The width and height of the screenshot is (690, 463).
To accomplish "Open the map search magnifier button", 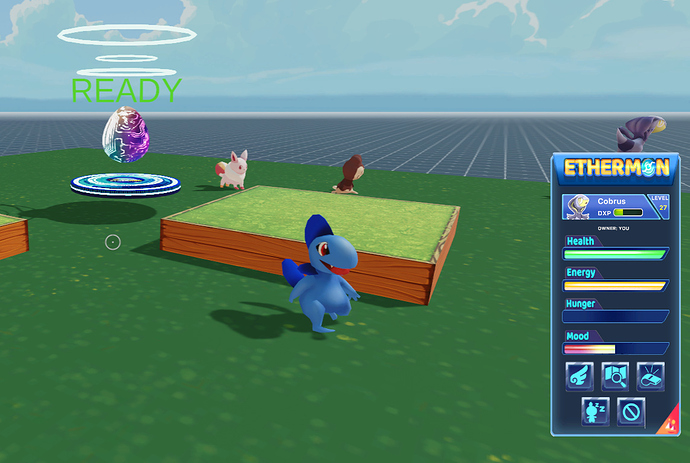I will click(x=615, y=376).
